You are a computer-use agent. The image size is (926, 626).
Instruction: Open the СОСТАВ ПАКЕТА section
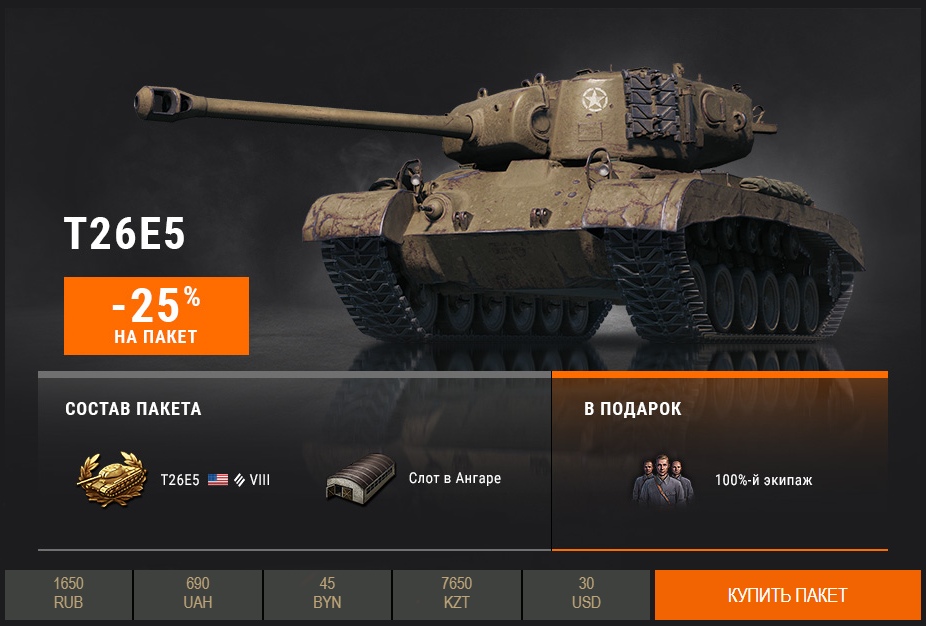tap(133, 409)
